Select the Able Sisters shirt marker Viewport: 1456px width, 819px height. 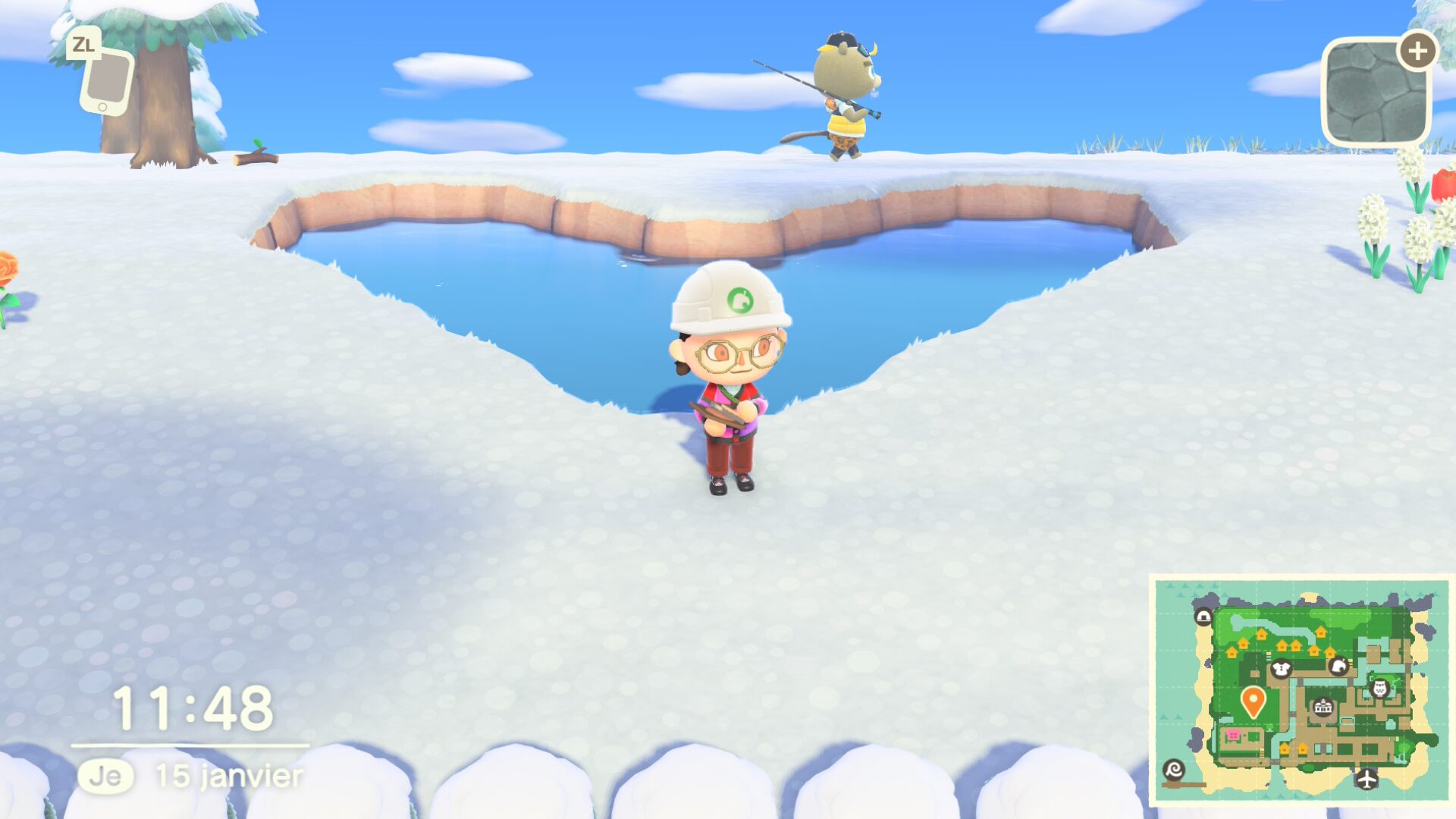[1281, 669]
